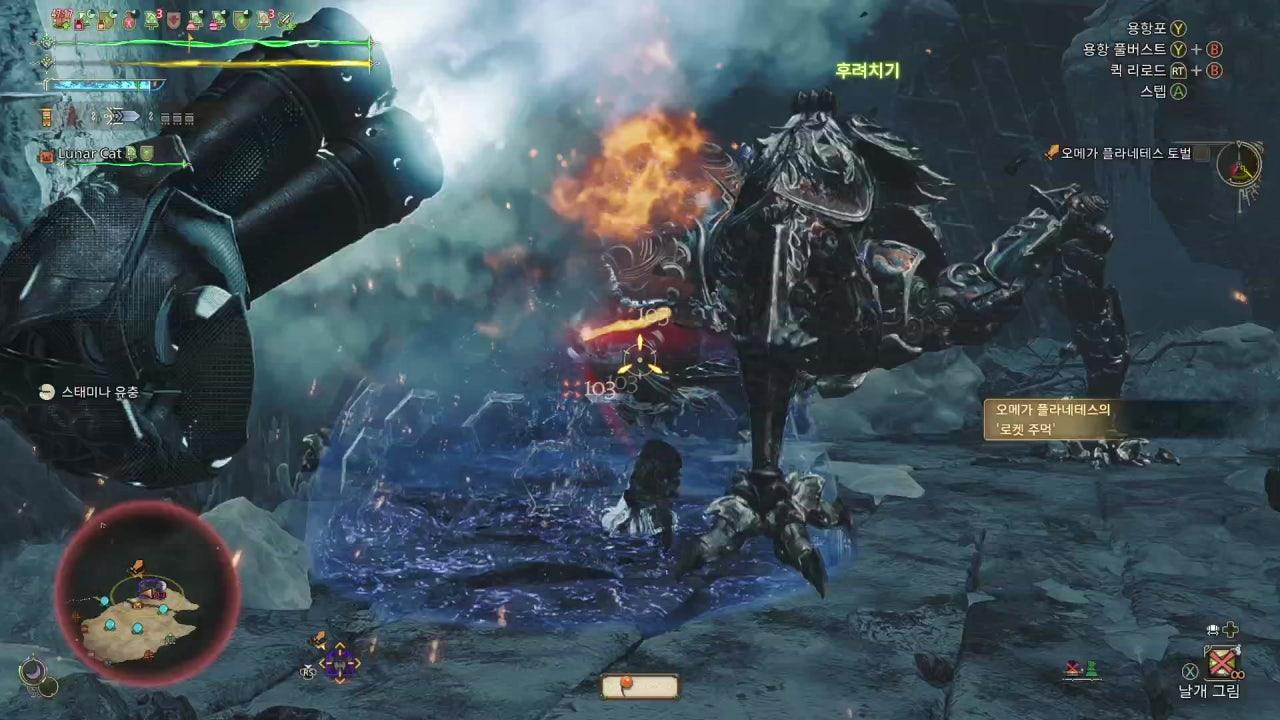Click the purple directional shortcut pad icon
Image resolution: width=1280 pixels, height=720 pixels.
[339, 661]
